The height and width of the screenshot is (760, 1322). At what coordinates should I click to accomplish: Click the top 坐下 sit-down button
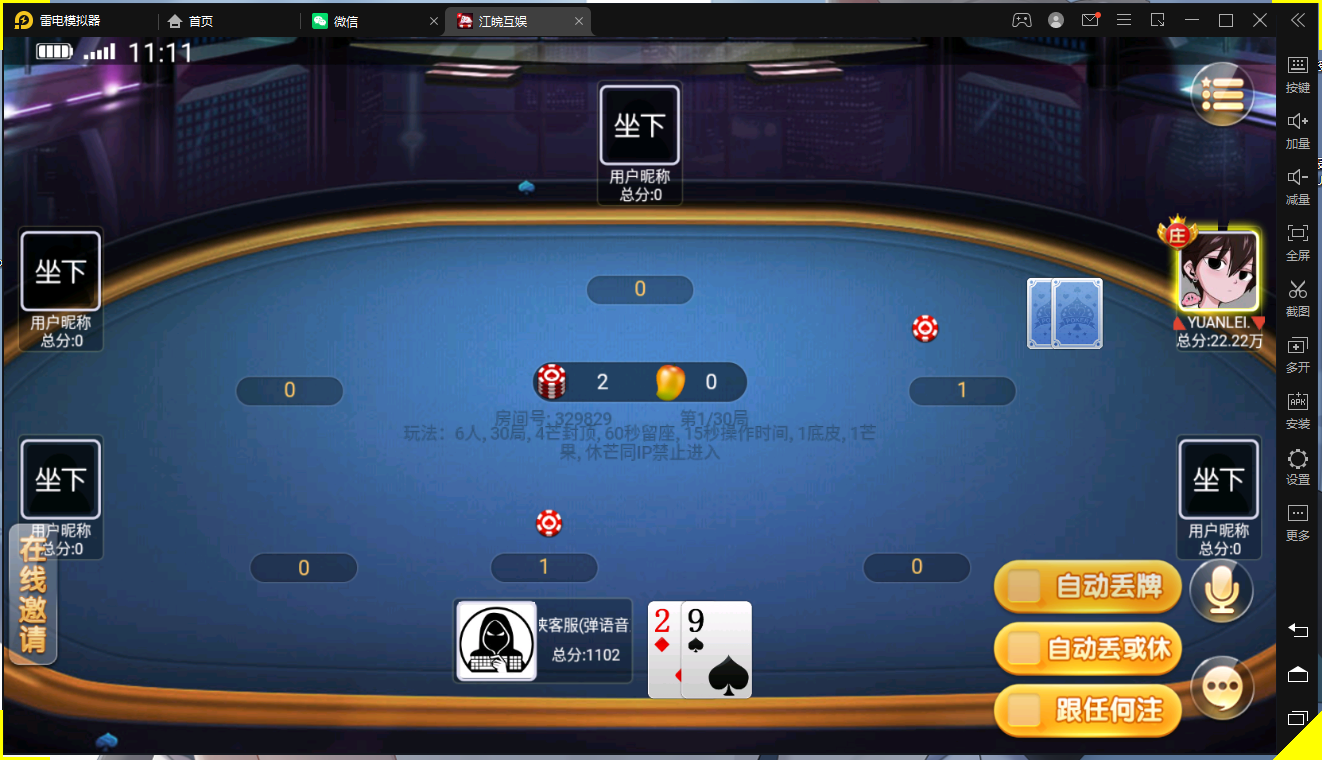coord(639,124)
